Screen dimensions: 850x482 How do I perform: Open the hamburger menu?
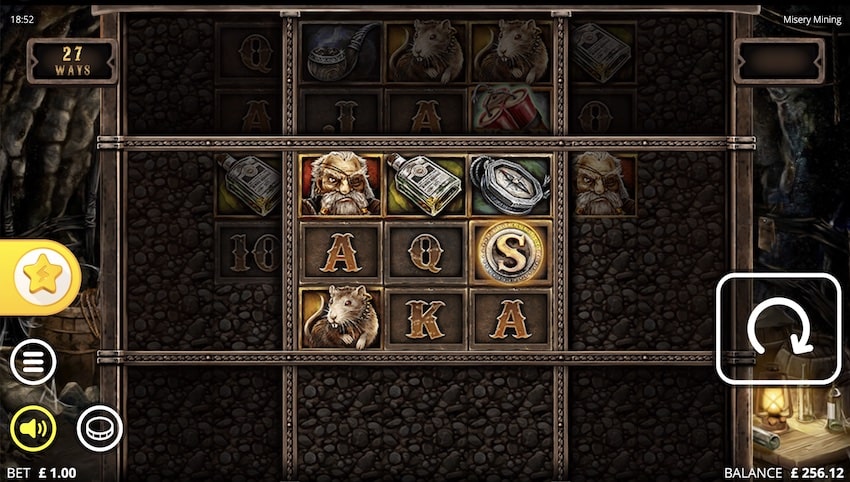pos(33,364)
